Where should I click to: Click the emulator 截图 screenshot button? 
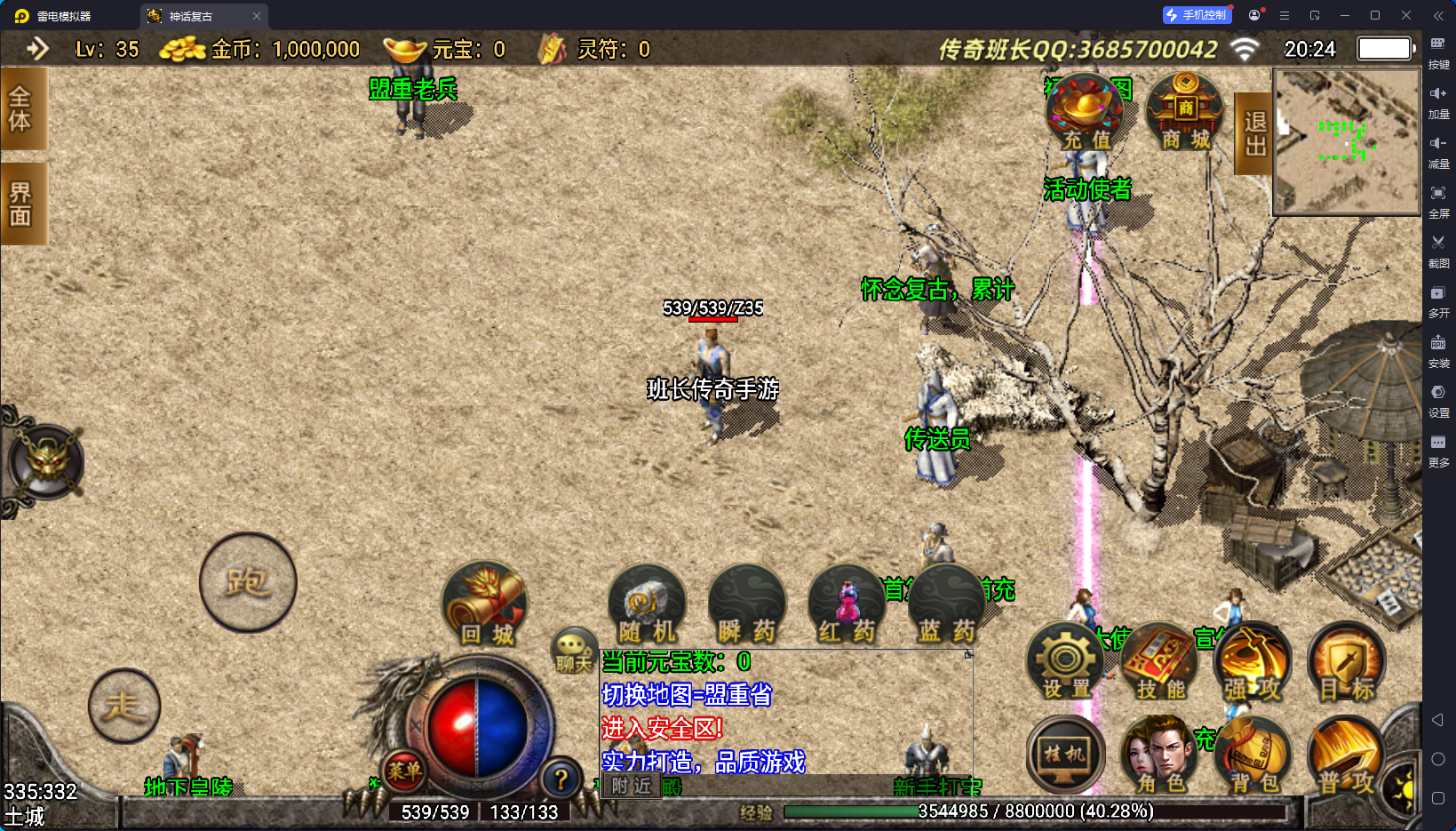point(1438,250)
